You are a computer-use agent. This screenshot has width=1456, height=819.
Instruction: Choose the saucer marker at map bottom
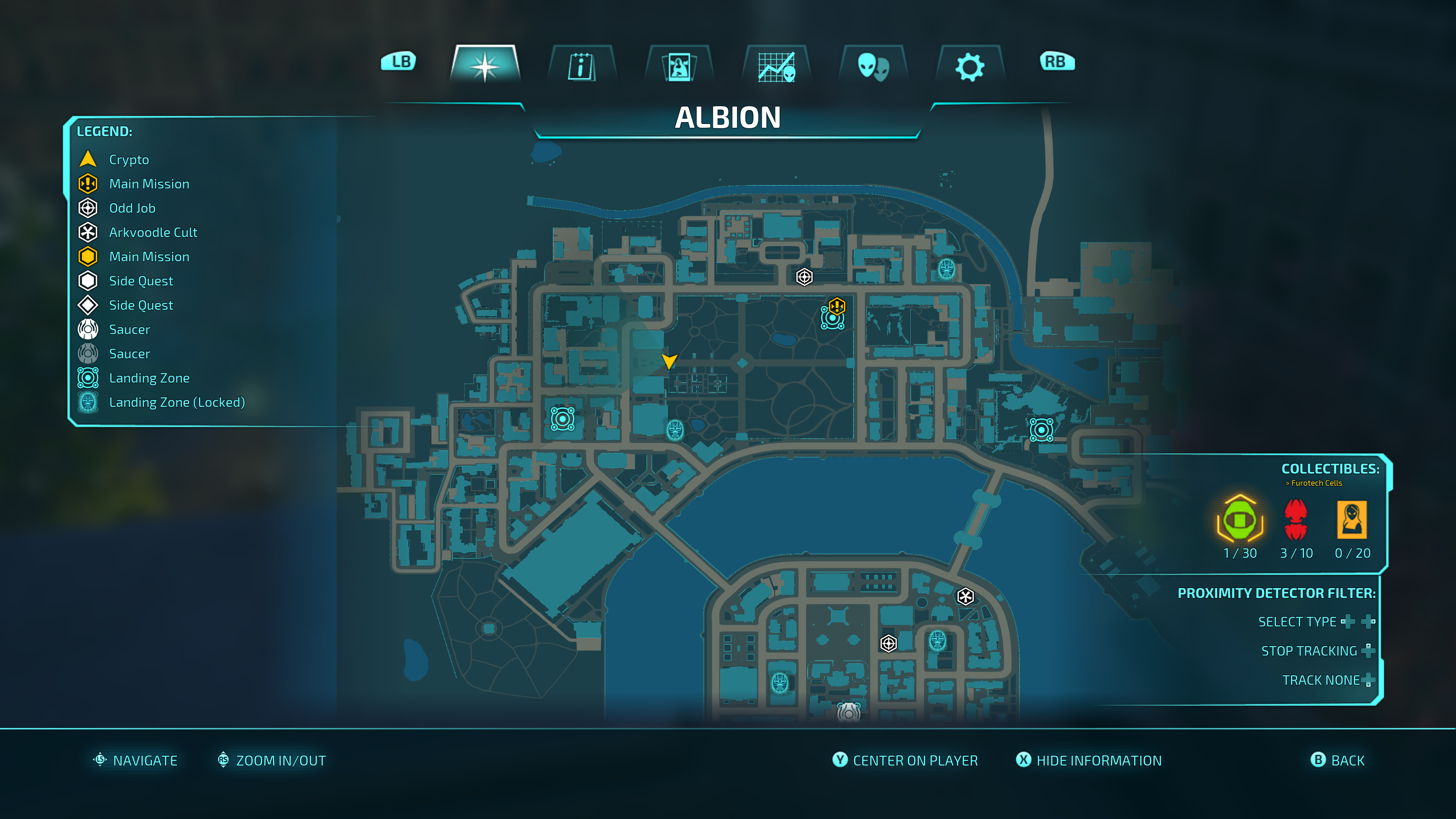[849, 712]
